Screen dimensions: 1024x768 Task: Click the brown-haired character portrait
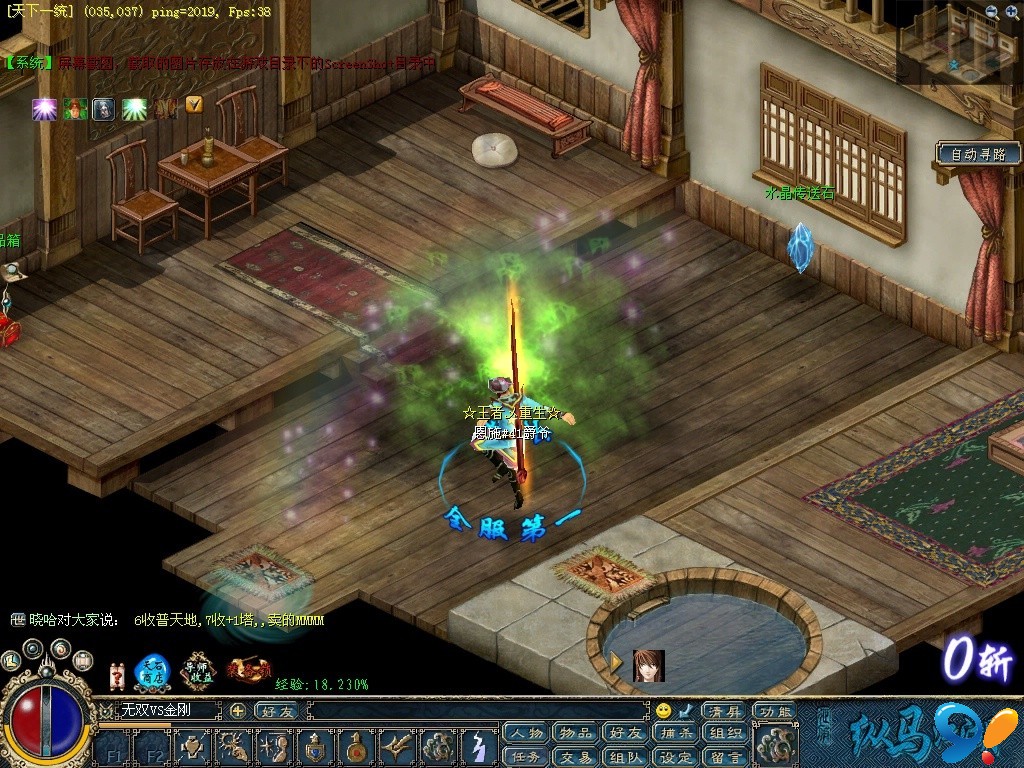coord(648,665)
